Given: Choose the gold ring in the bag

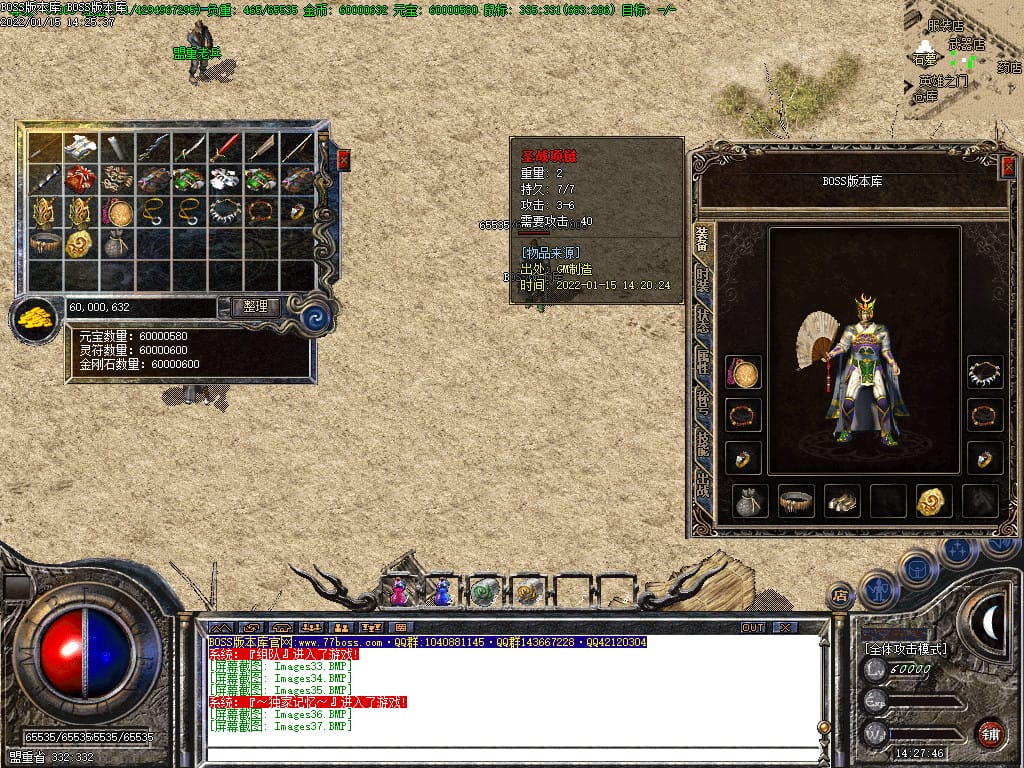Looking at the screenshot, I should (x=297, y=211).
